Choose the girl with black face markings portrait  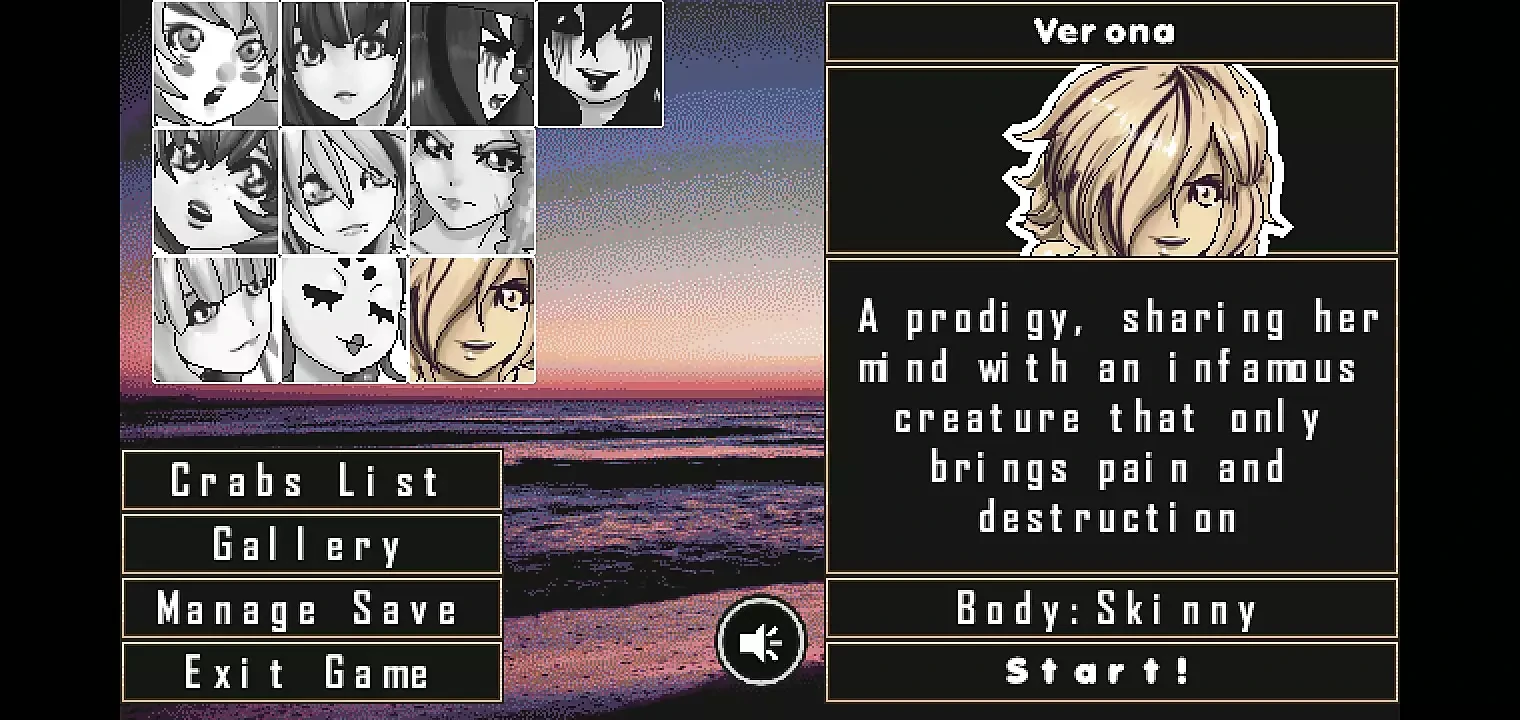[343, 320]
